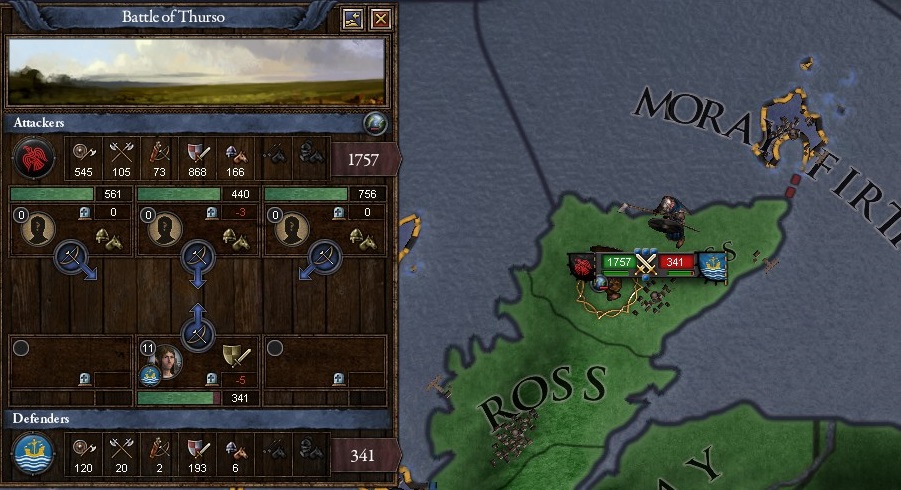
Task: Click the button left of the close X
Action: [x=352, y=19]
